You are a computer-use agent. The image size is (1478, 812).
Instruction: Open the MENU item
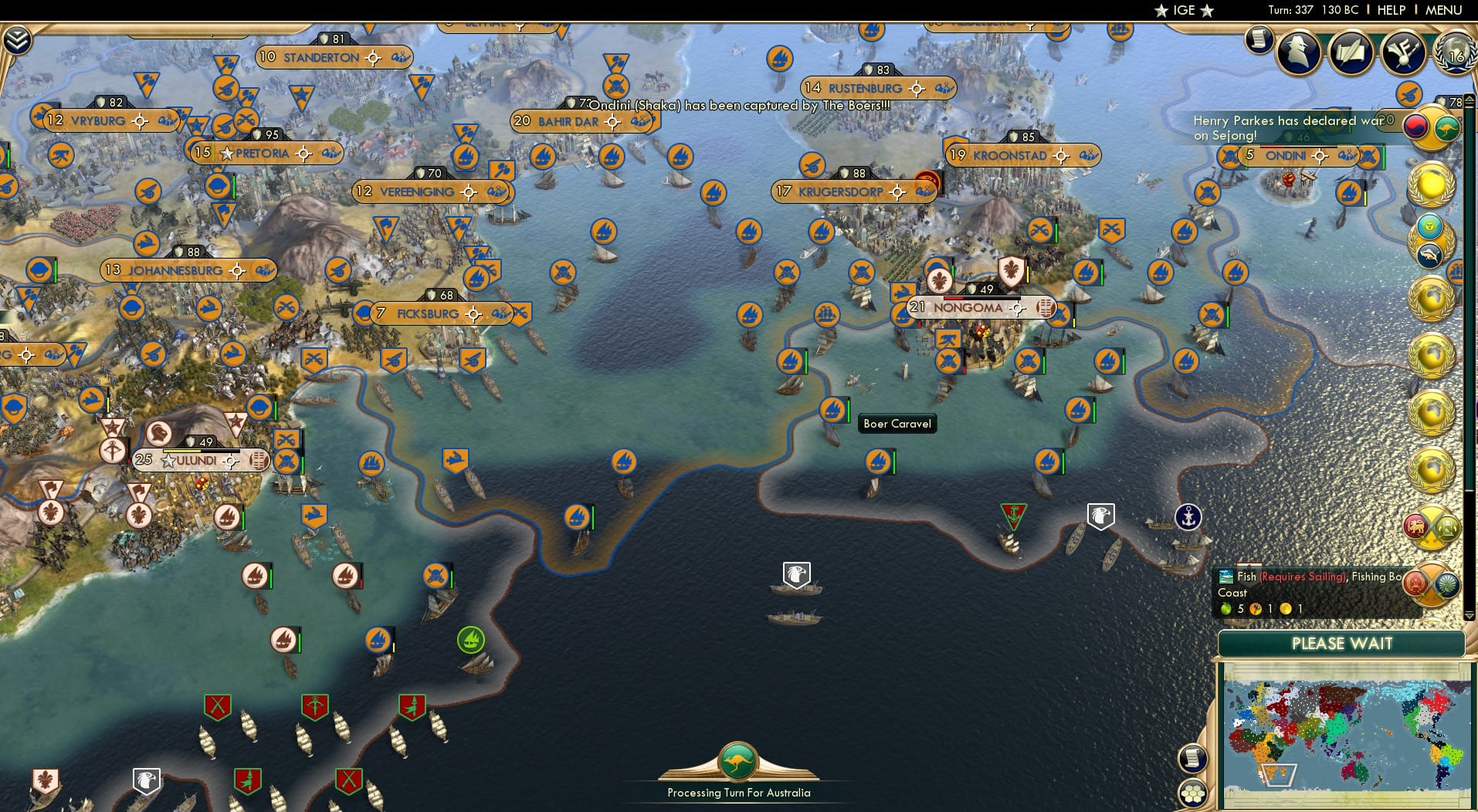[1445, 10]
